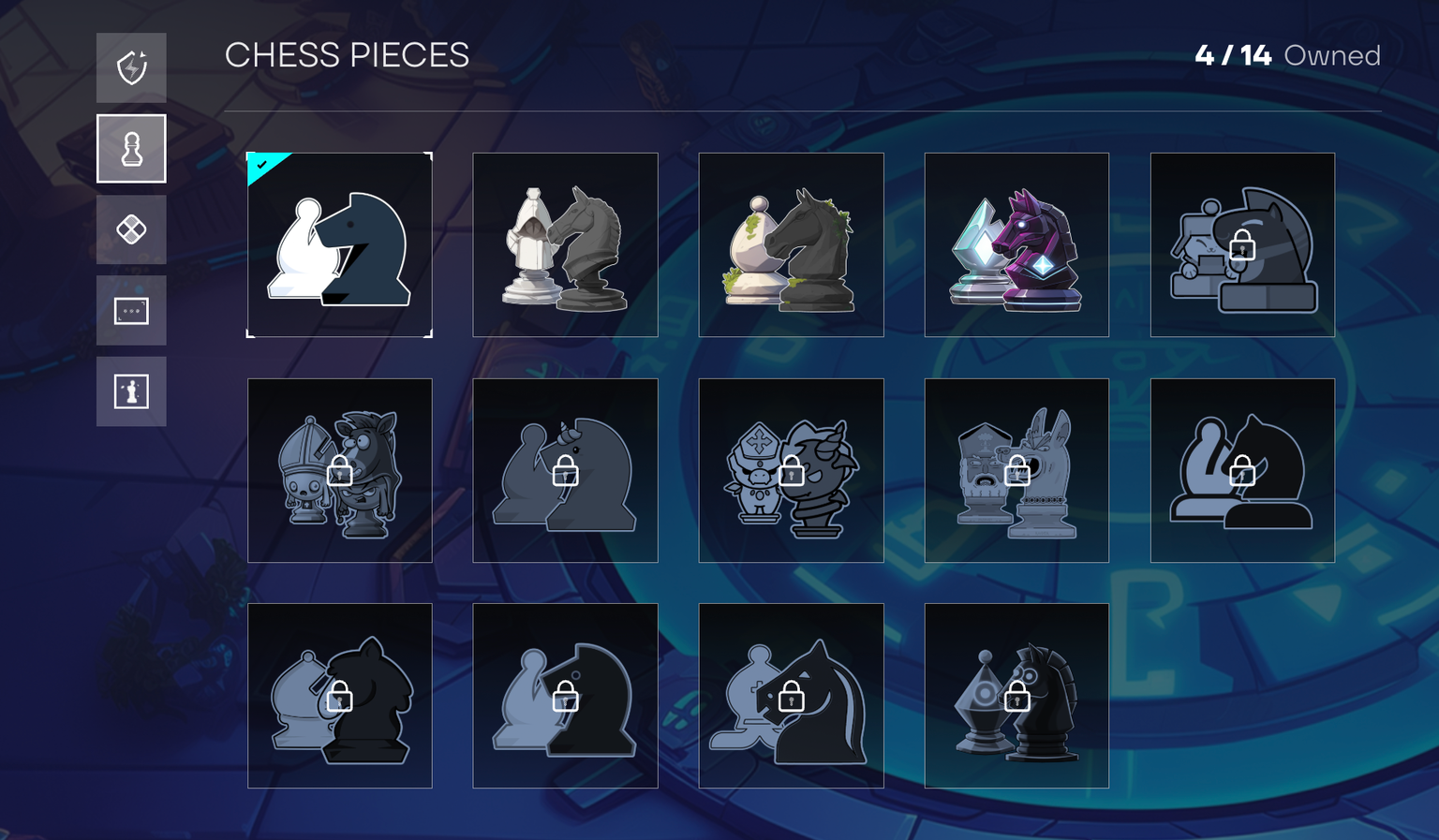Viewport: 1439px width, 840px height.
Task: Open the diamond pattern sidebar tab
Action: (x=131, y=229)
